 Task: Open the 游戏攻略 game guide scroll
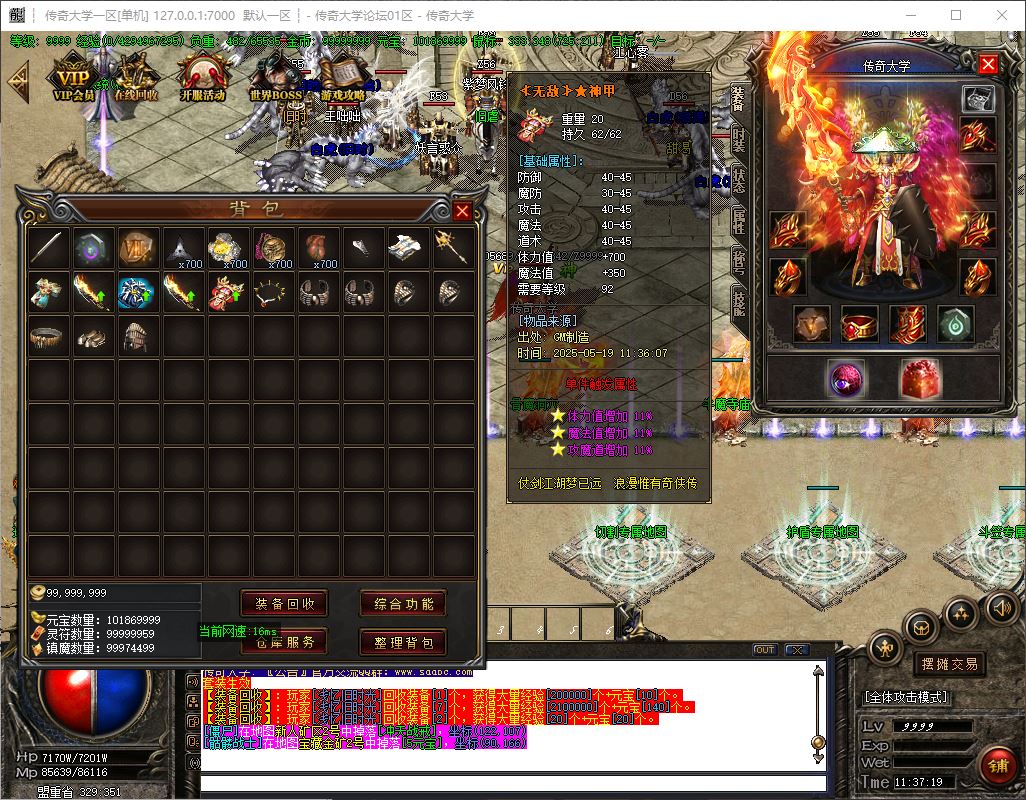[x=343, y=80]
